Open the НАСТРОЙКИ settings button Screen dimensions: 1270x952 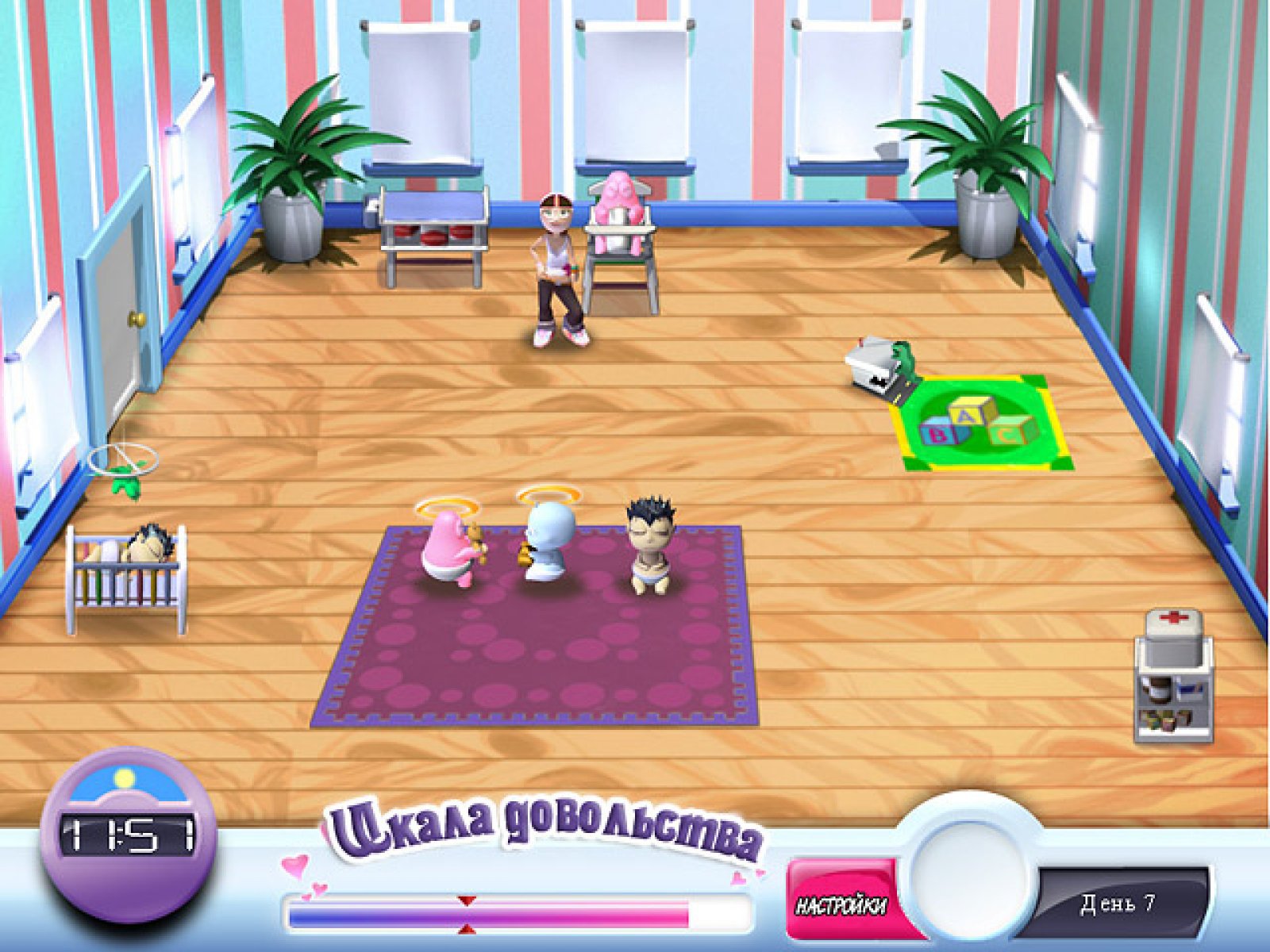click(x=842, y=904)
